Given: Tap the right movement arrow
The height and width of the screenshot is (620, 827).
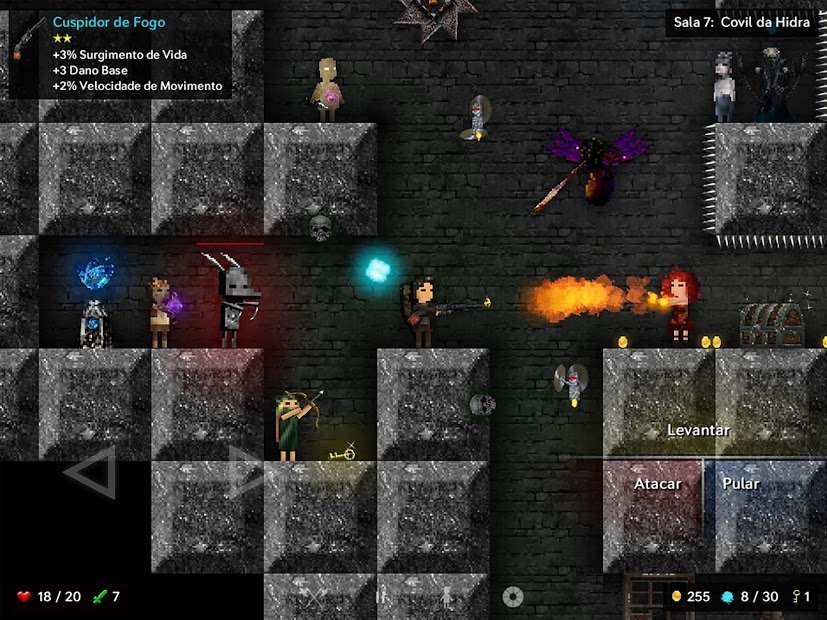Looking at the screenshot, I should pos(246,472).
